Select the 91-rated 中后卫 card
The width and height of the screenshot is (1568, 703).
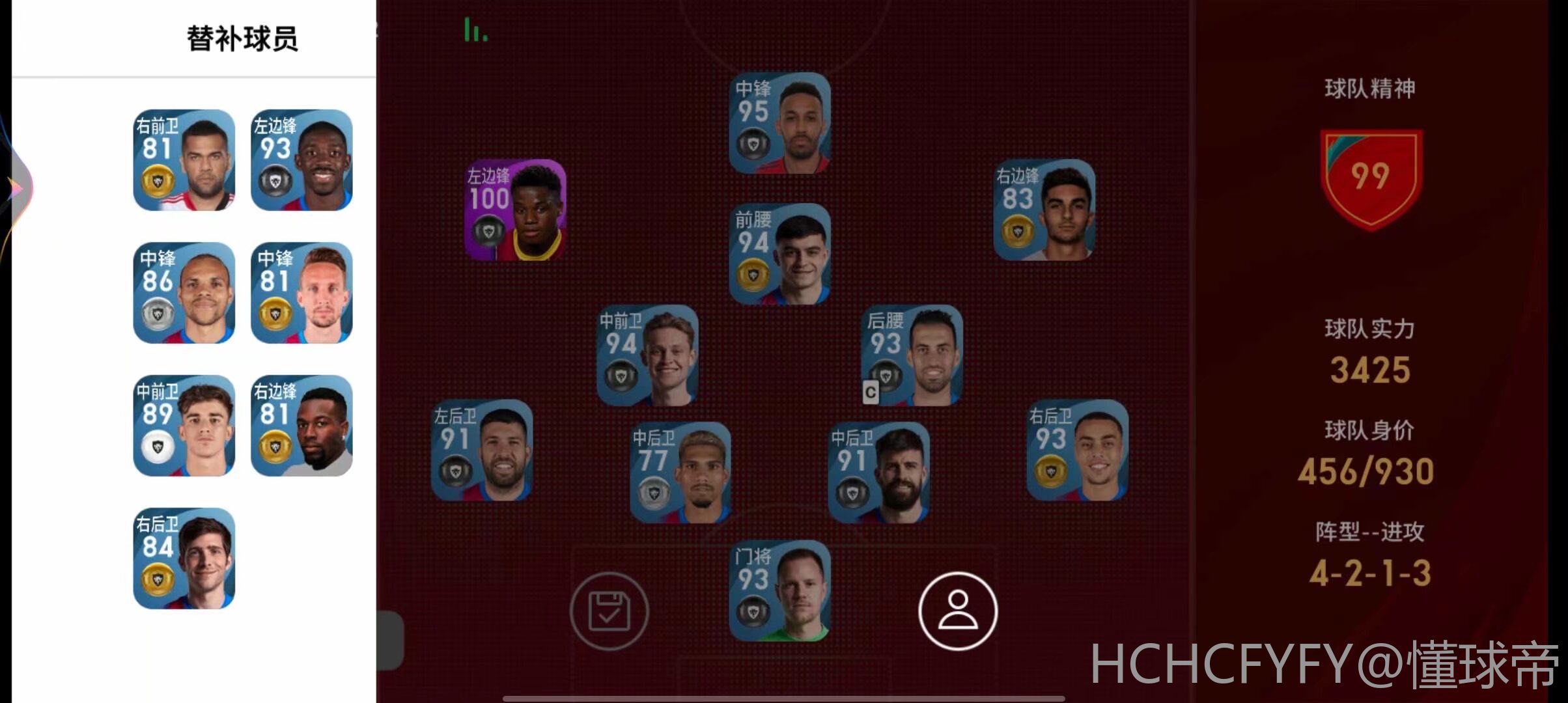coord(879,473)
